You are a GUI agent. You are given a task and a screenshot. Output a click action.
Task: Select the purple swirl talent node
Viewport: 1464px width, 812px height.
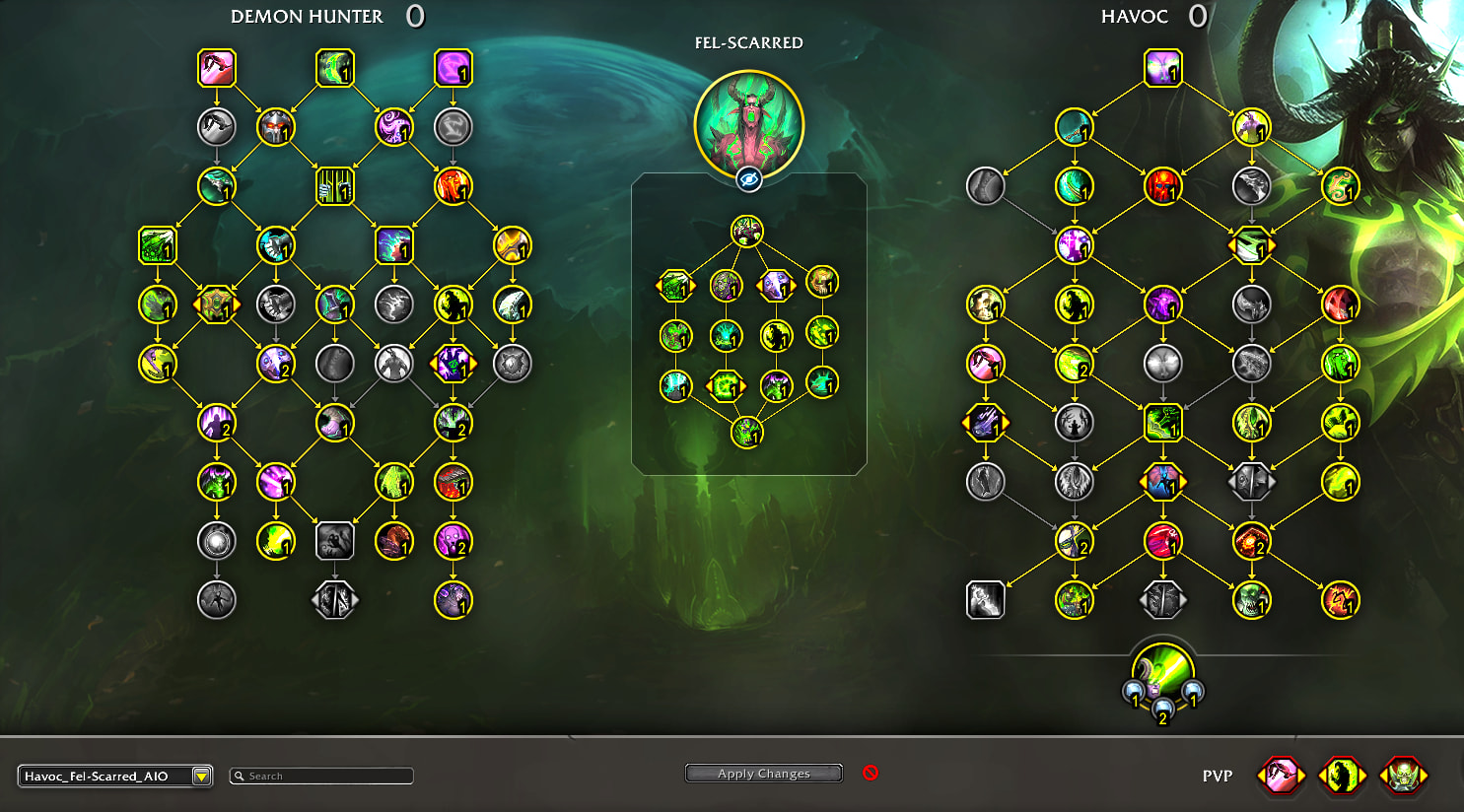point(394,127)
